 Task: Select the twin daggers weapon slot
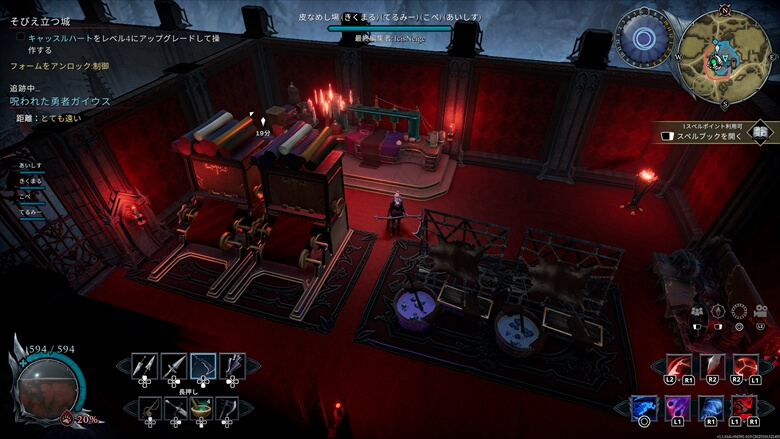pos(146,366)
